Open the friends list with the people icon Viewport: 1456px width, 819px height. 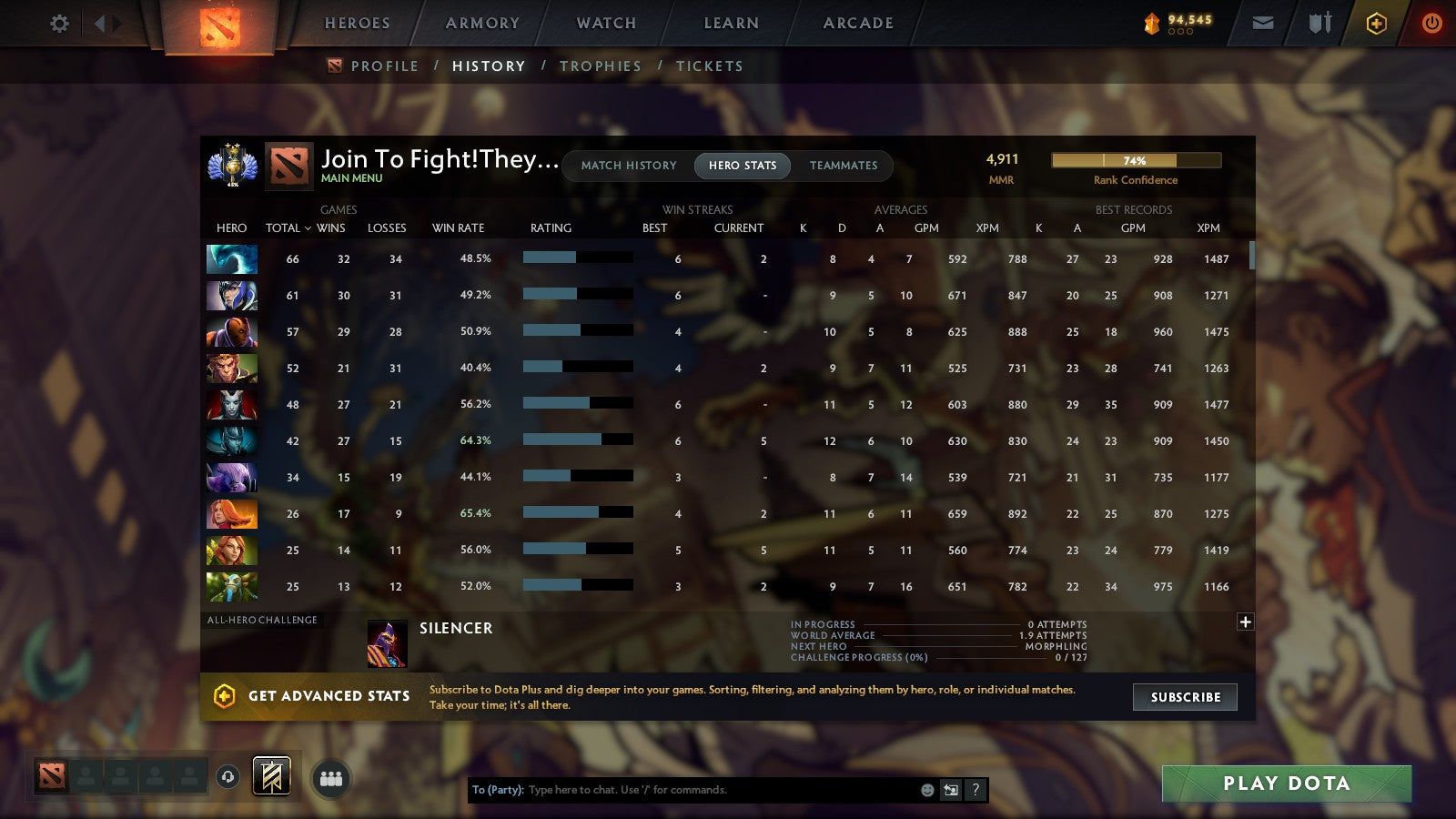click(332, 776)
